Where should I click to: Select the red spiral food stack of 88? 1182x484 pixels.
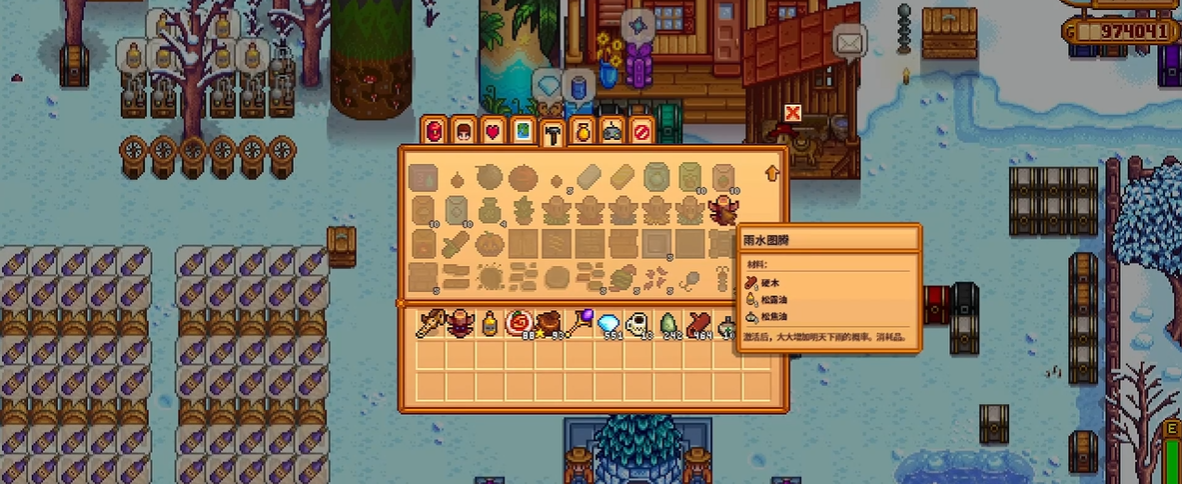pyautogui.click(x=520, y=324)
